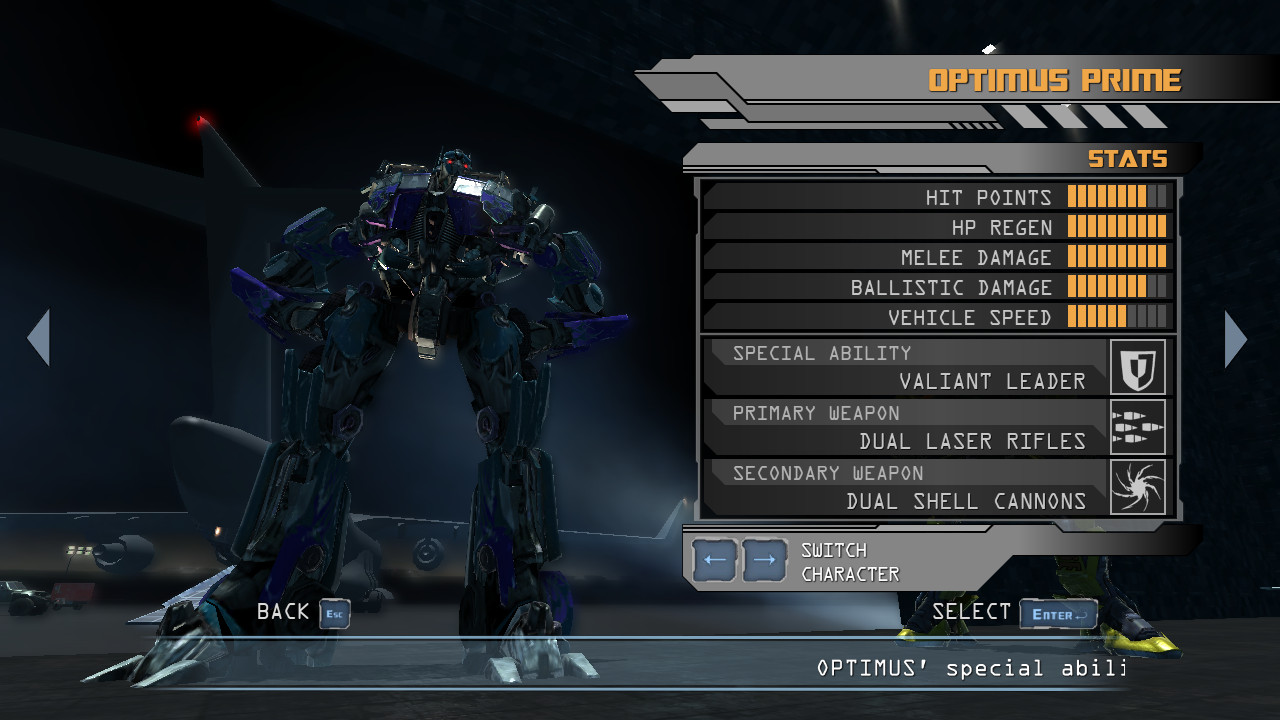The image size is (1280, 720).
Task: Click the STATS header tab
Action: pyautogui.click(x=1129, y=158)
